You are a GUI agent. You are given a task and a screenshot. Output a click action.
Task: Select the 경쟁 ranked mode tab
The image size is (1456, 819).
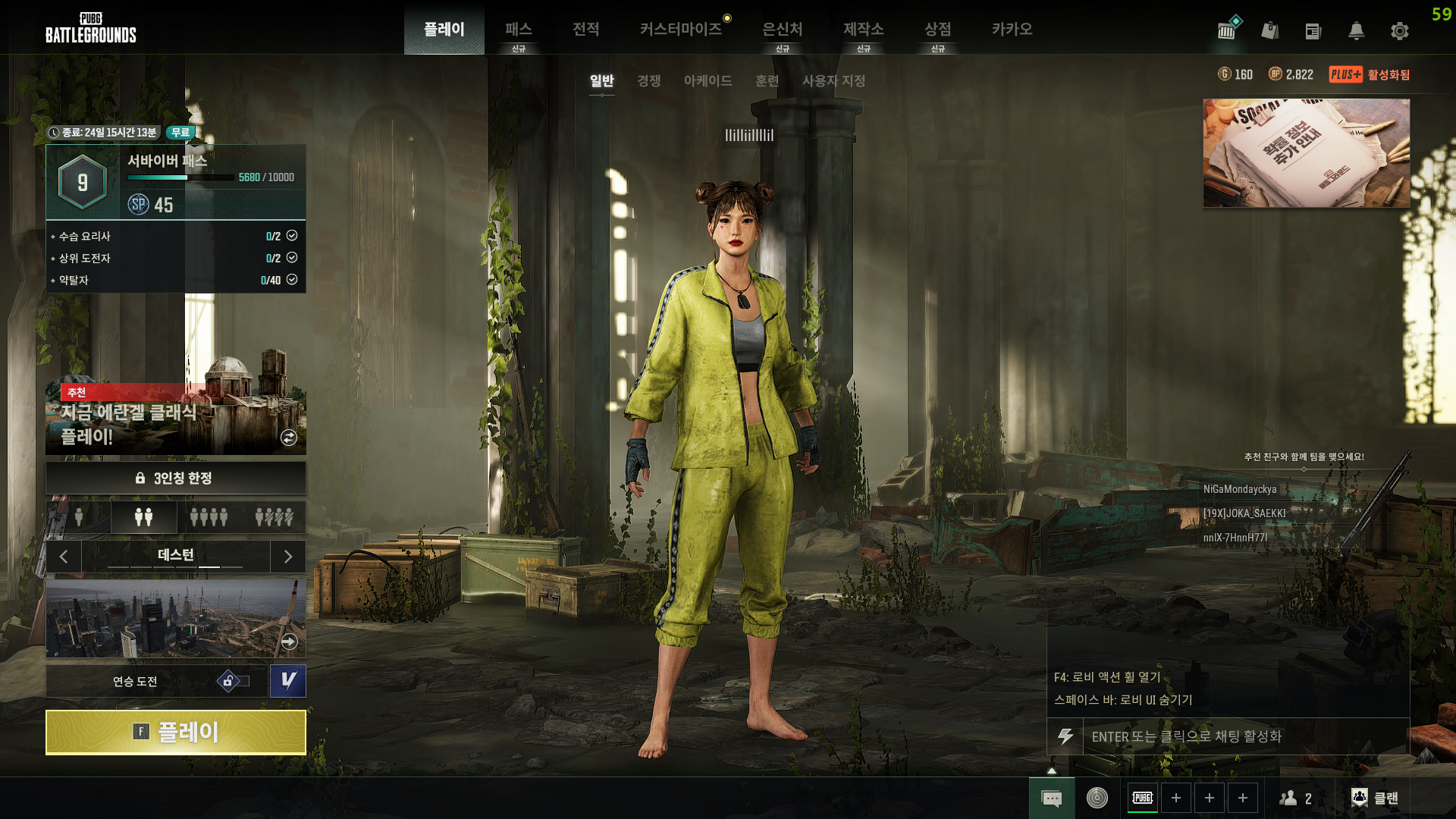[648, 80]
